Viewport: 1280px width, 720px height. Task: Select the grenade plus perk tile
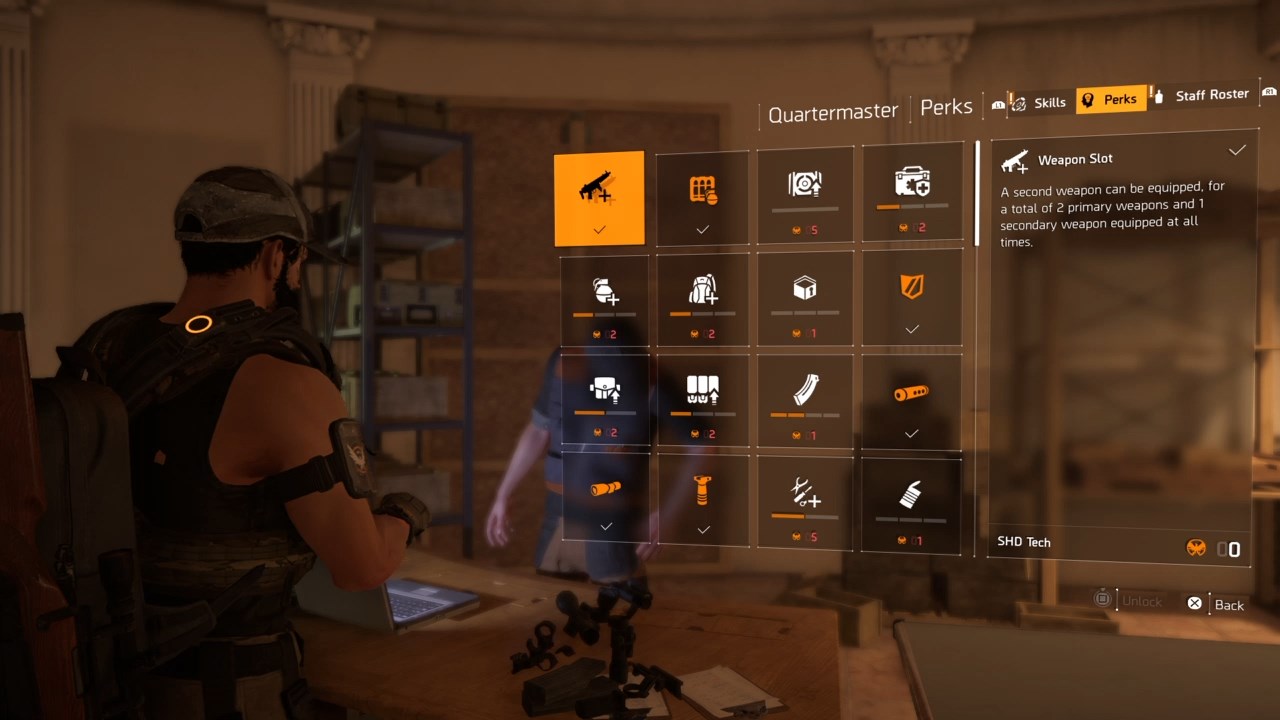[603, 298]
